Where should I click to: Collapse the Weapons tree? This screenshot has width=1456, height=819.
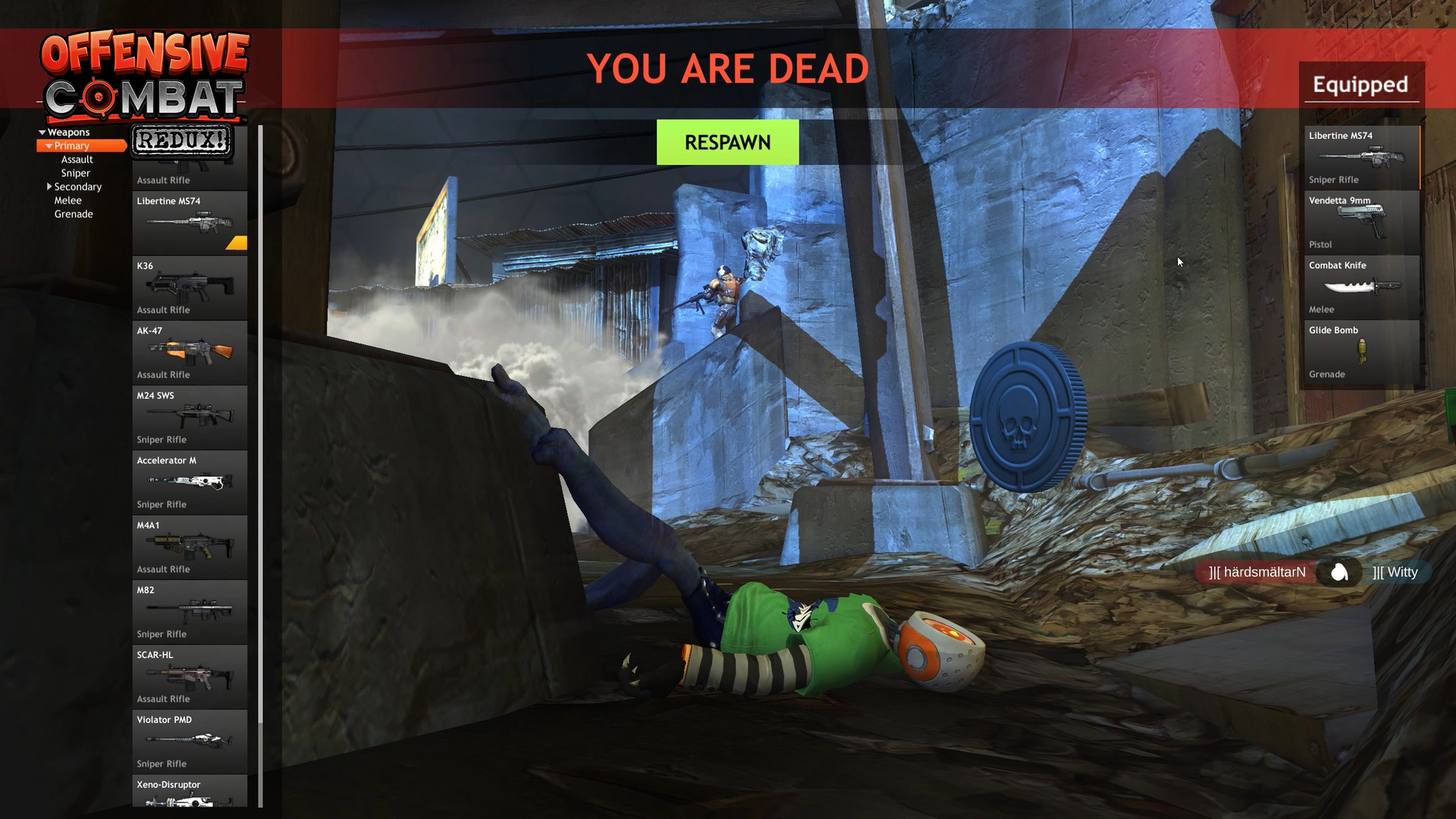pos(42,131)
